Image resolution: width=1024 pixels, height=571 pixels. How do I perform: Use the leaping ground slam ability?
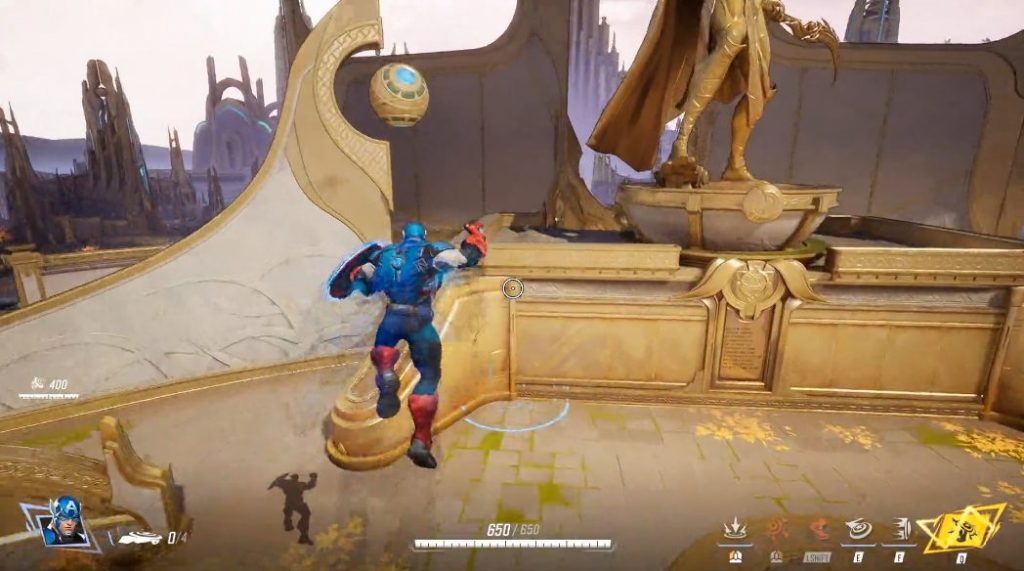click(736, 529)
